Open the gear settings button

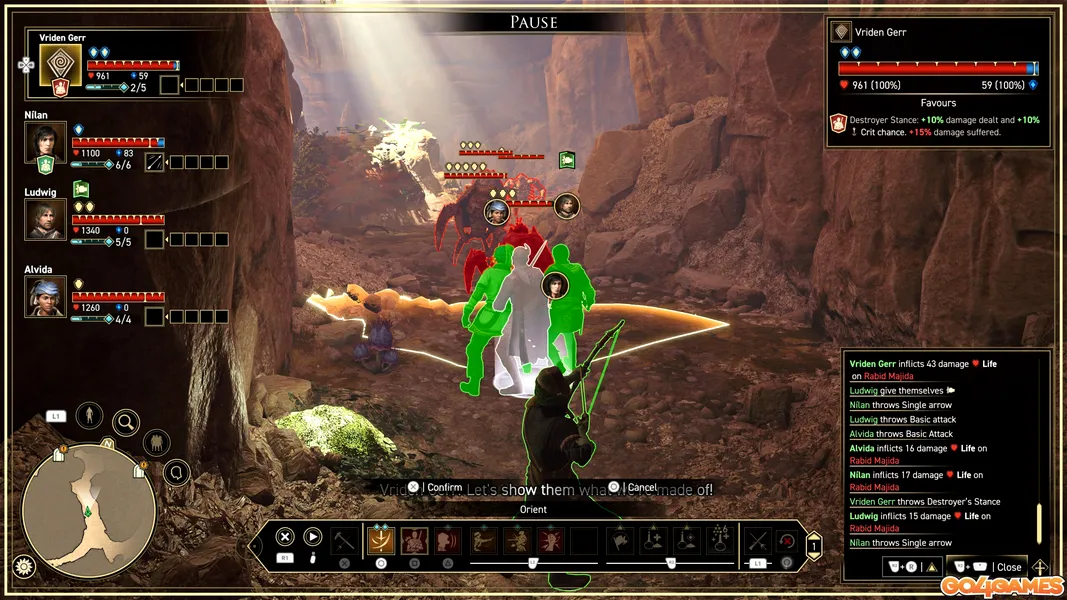(20, 566)
